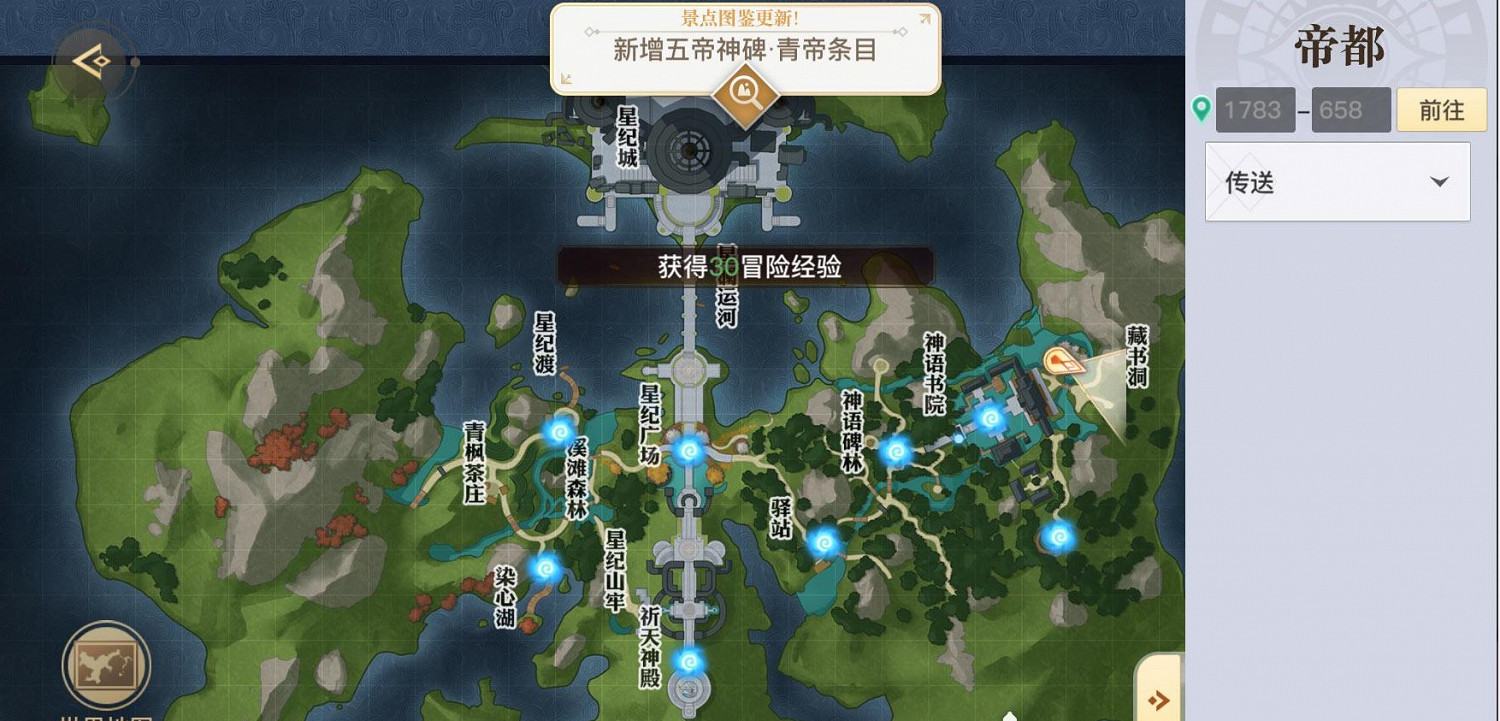
Task: Select the teleport portal near 溪滩森林
Action: [560, 432]
